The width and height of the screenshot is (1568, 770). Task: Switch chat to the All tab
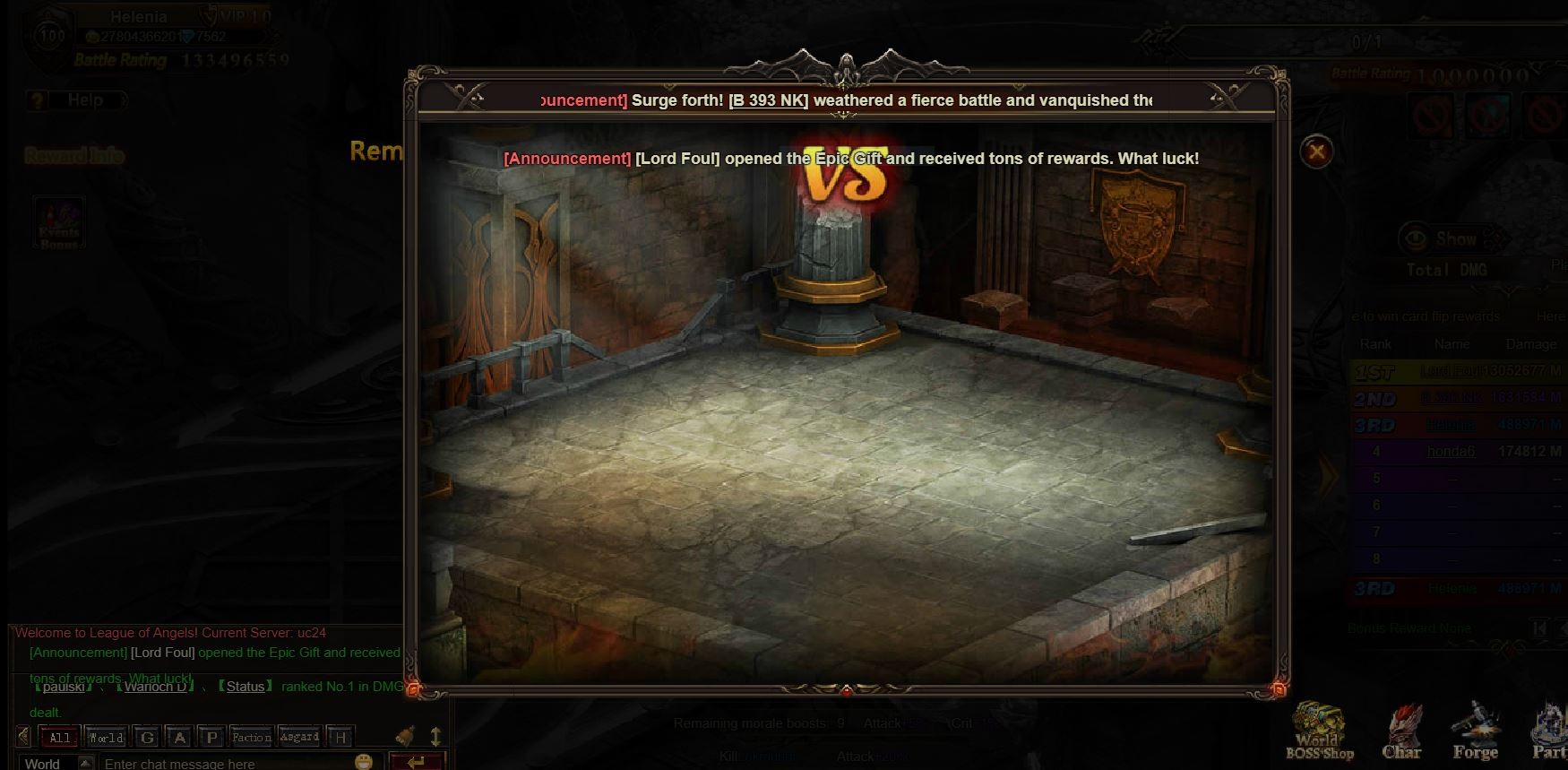(59, 738)
